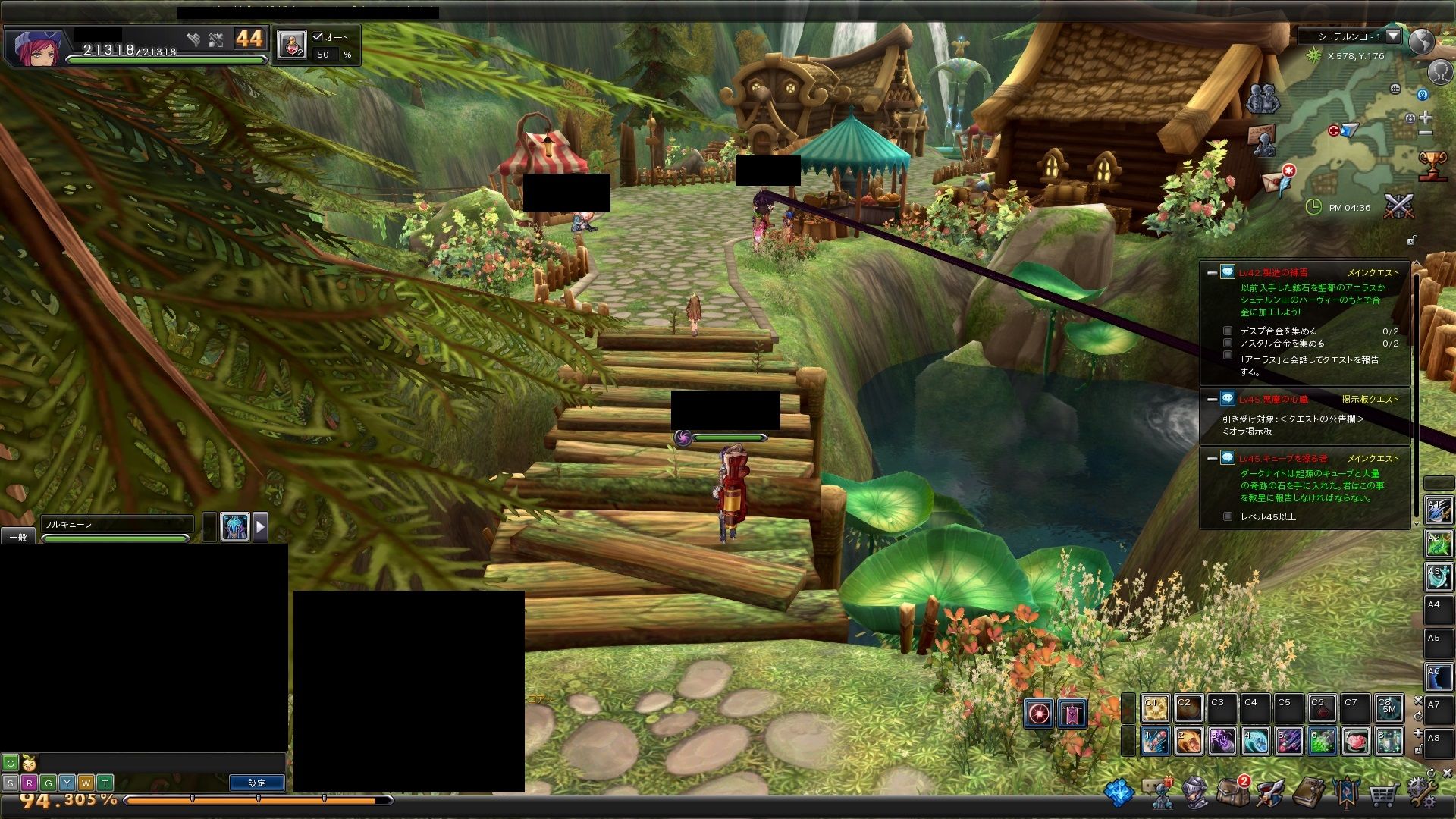Open the trophy achievements icon

1432,165
